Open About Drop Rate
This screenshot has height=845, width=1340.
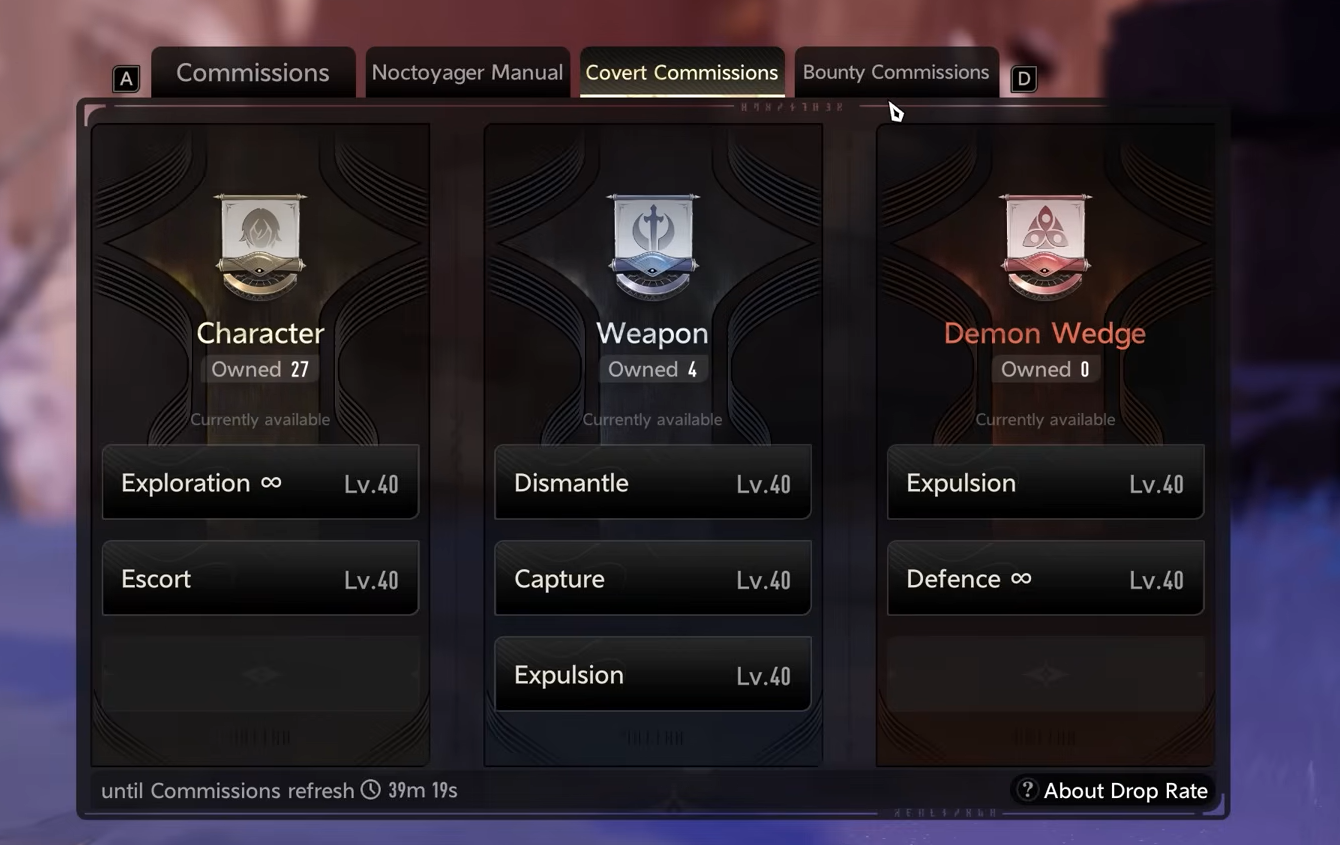[x=1125, y=790]
